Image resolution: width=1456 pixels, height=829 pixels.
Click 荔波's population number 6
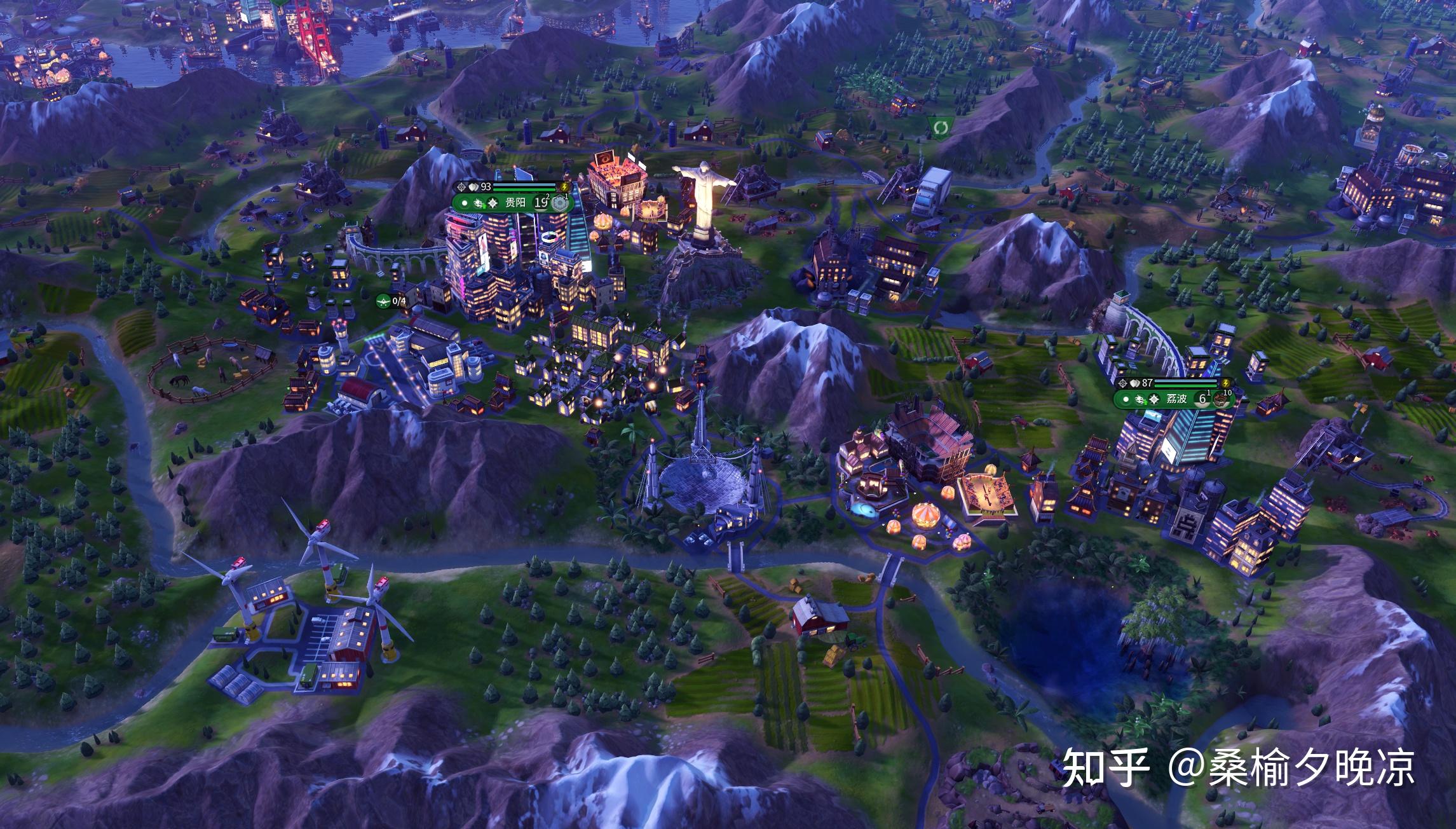[1202, 399]
